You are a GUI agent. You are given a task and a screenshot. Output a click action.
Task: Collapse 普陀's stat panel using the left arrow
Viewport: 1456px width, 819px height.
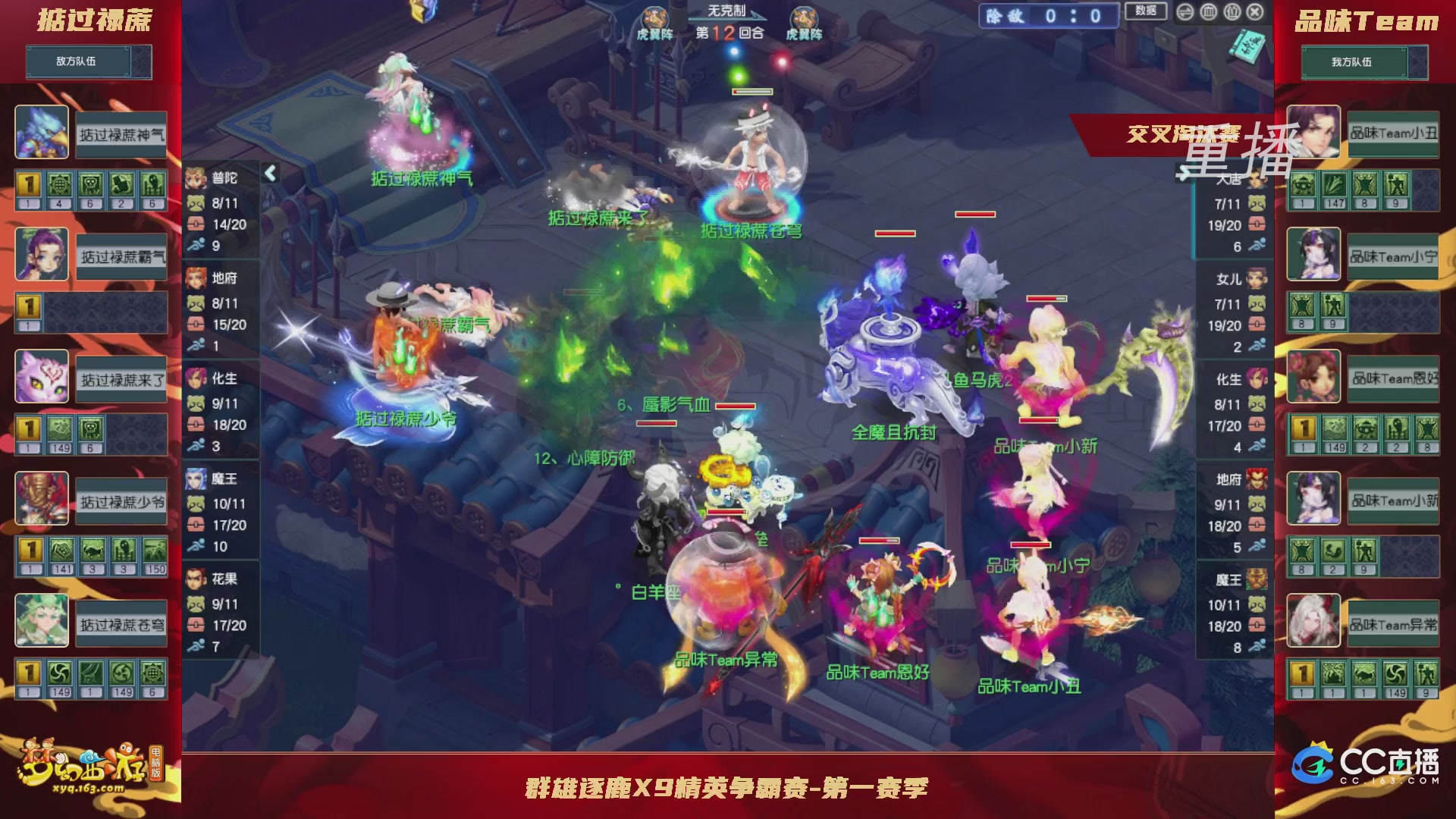[x=269, y=173]
